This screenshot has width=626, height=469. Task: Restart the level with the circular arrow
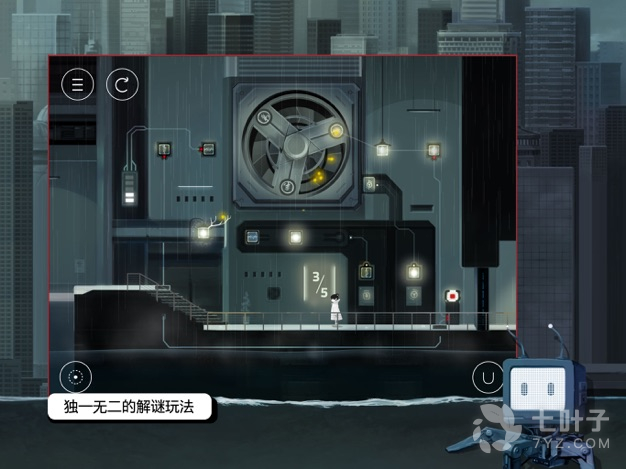(x=122, y=84)
